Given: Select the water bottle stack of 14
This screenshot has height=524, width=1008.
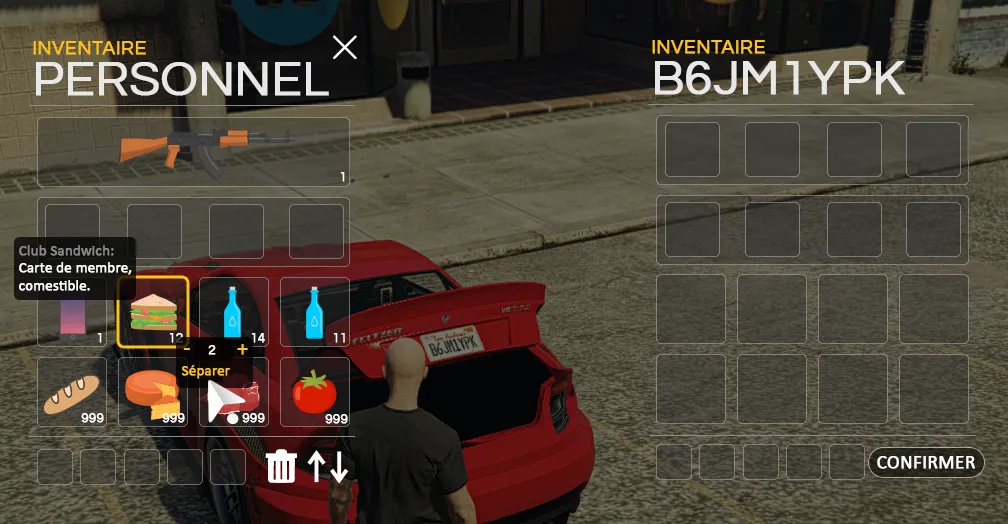Looking at the screenshot, I should coord(234,312).
